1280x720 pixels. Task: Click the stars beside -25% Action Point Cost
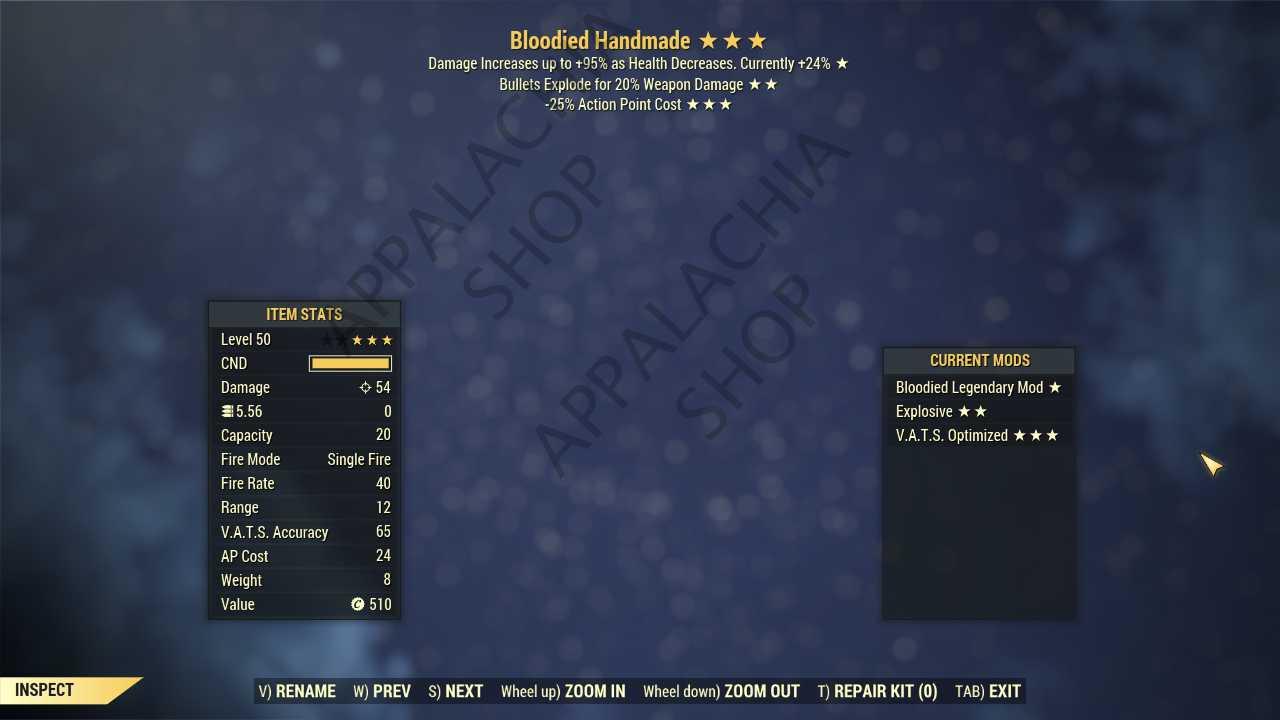pyautogui.click(x=709, y=104)
